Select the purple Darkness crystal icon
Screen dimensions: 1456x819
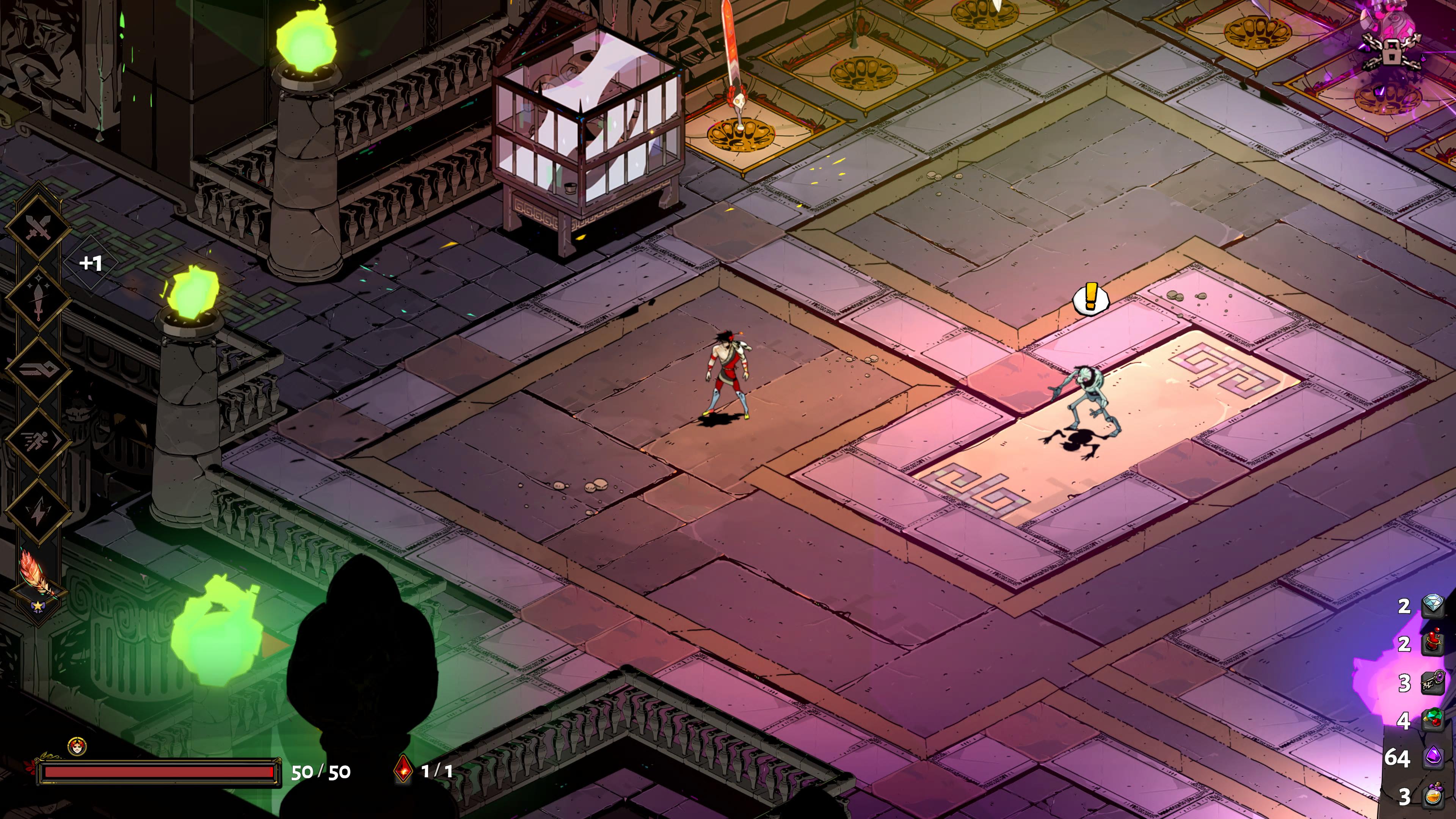coord(1433,757)
